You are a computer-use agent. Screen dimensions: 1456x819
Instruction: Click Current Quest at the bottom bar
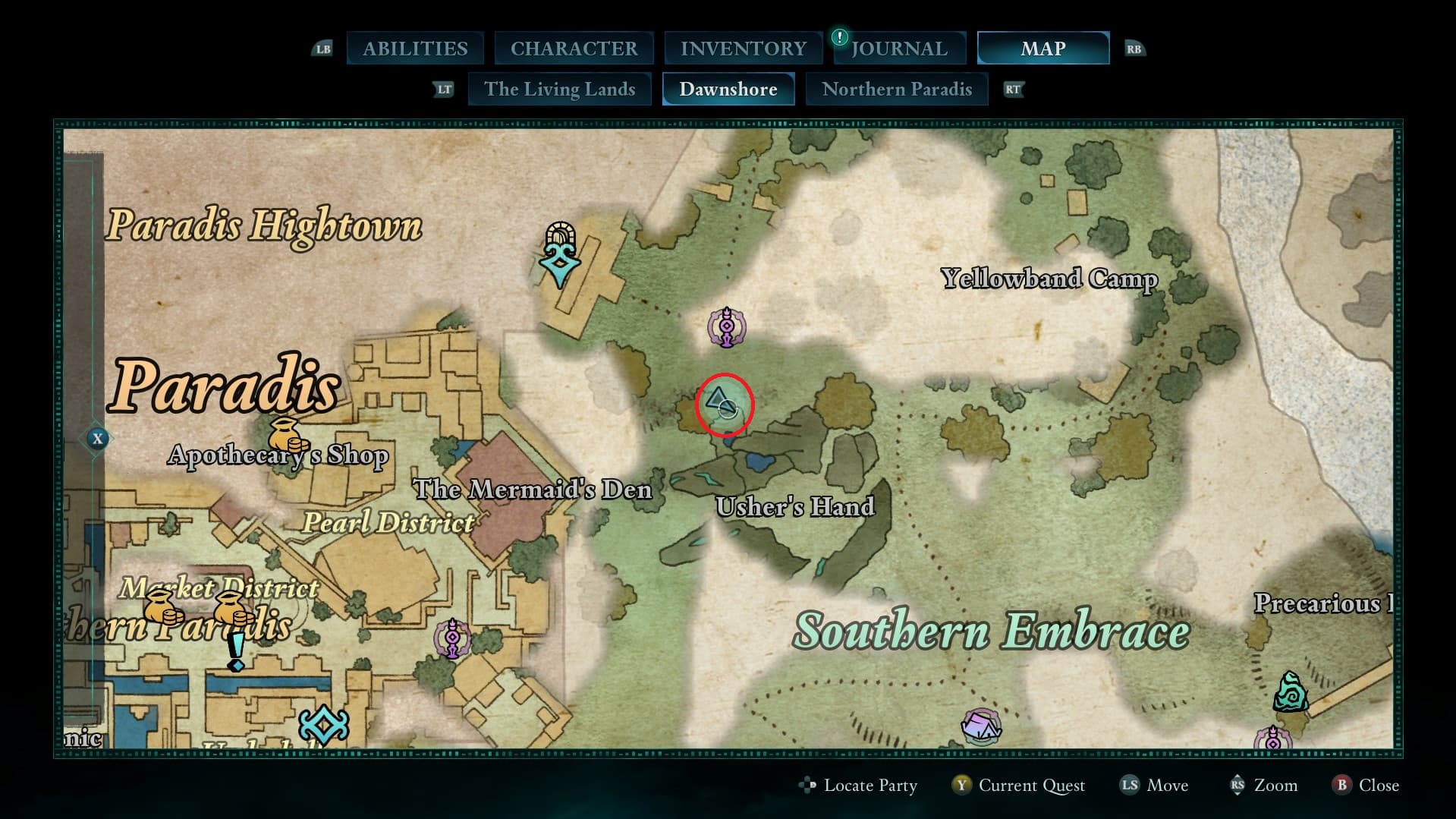click(x=1032, y=786)
